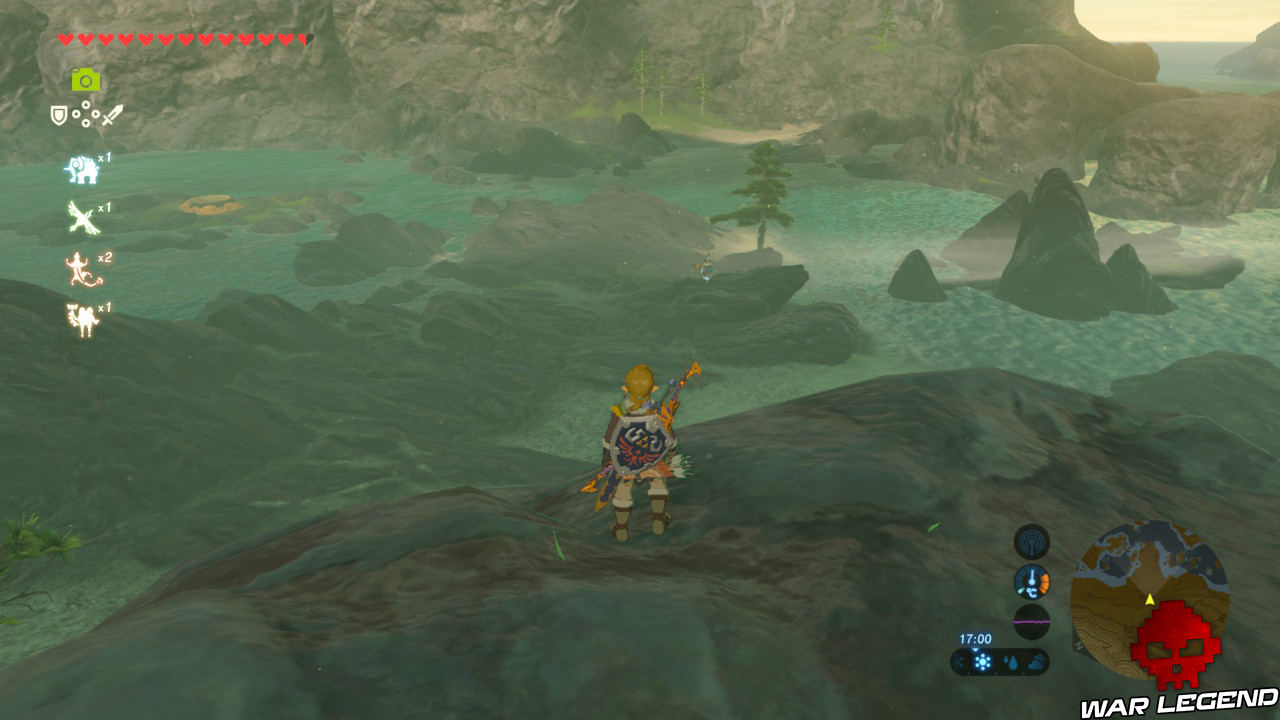The height and width of the screenshot is (720, 1280).
Task: Click the snowflake weather symbol
Action: (x=982, y=660)
